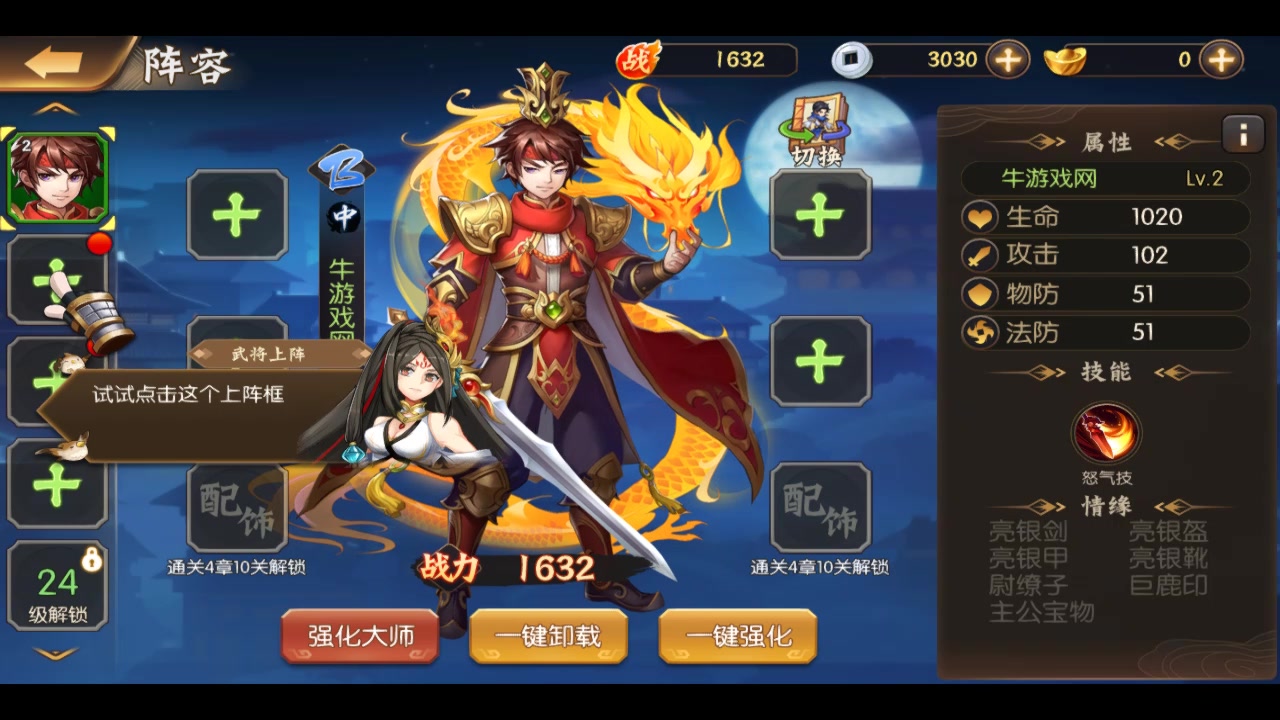Open the 24级解锁 locked slot
The height and width of the screenshot is (720, 1280).
click(57, 586)
